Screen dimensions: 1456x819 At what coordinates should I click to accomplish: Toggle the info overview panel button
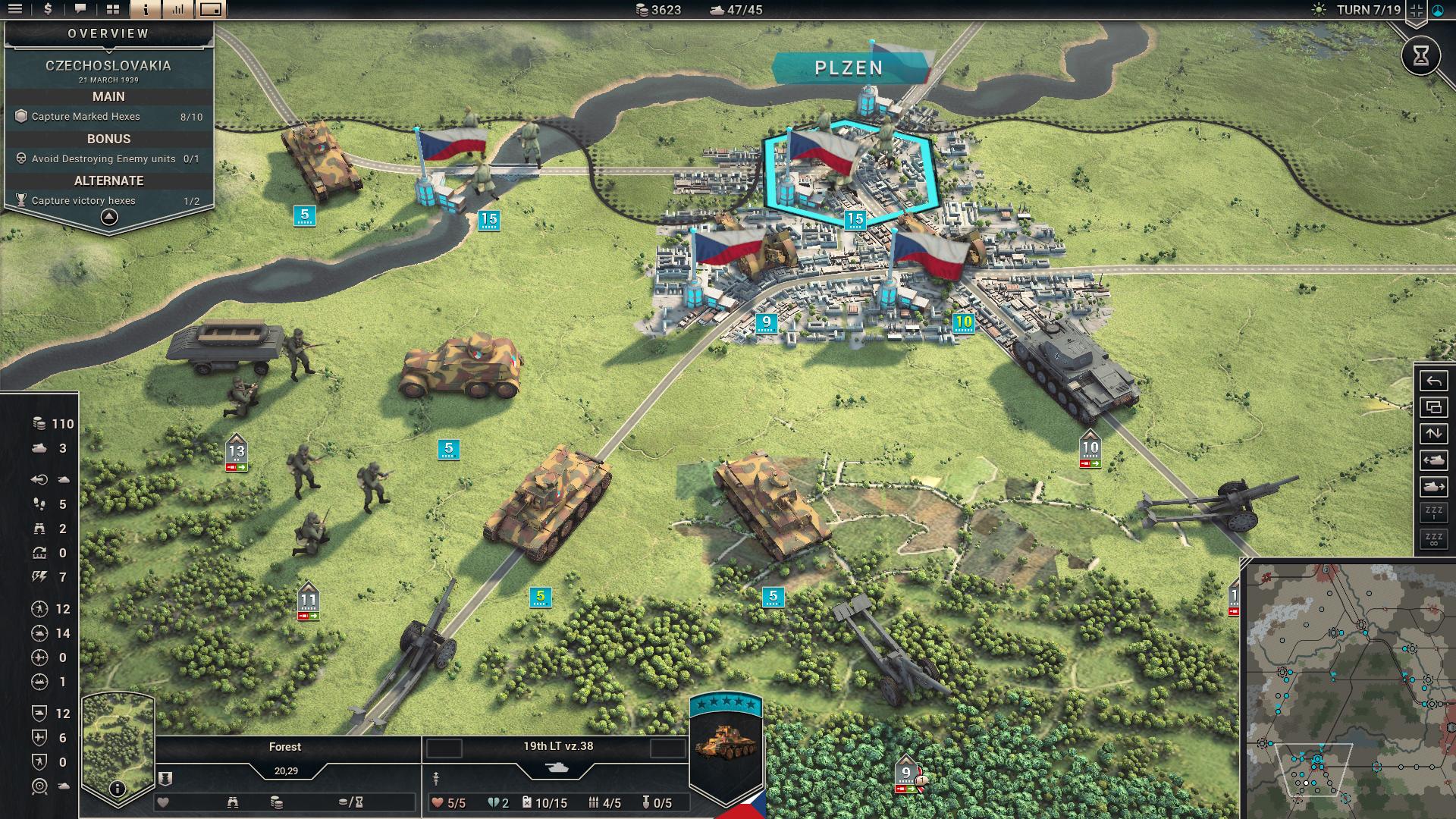[x=146, y=9]
